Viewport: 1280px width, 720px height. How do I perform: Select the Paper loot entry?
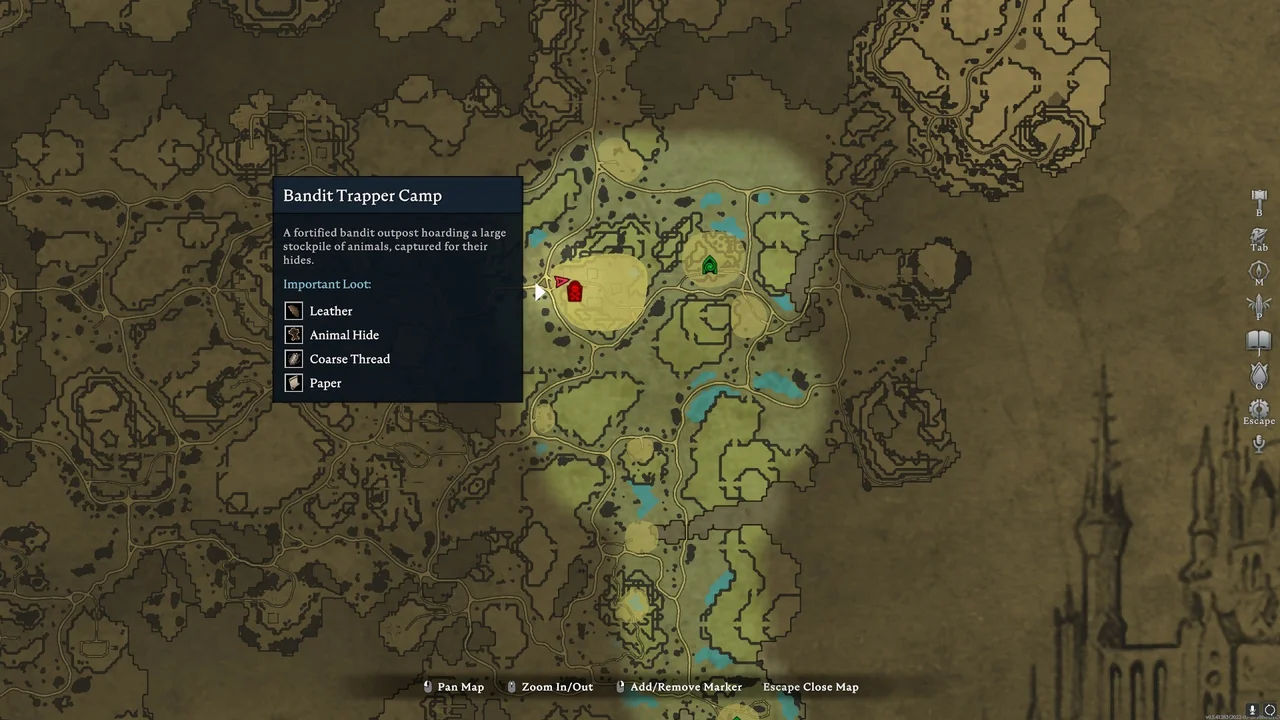pyautogui.click(x=325, y=383)
